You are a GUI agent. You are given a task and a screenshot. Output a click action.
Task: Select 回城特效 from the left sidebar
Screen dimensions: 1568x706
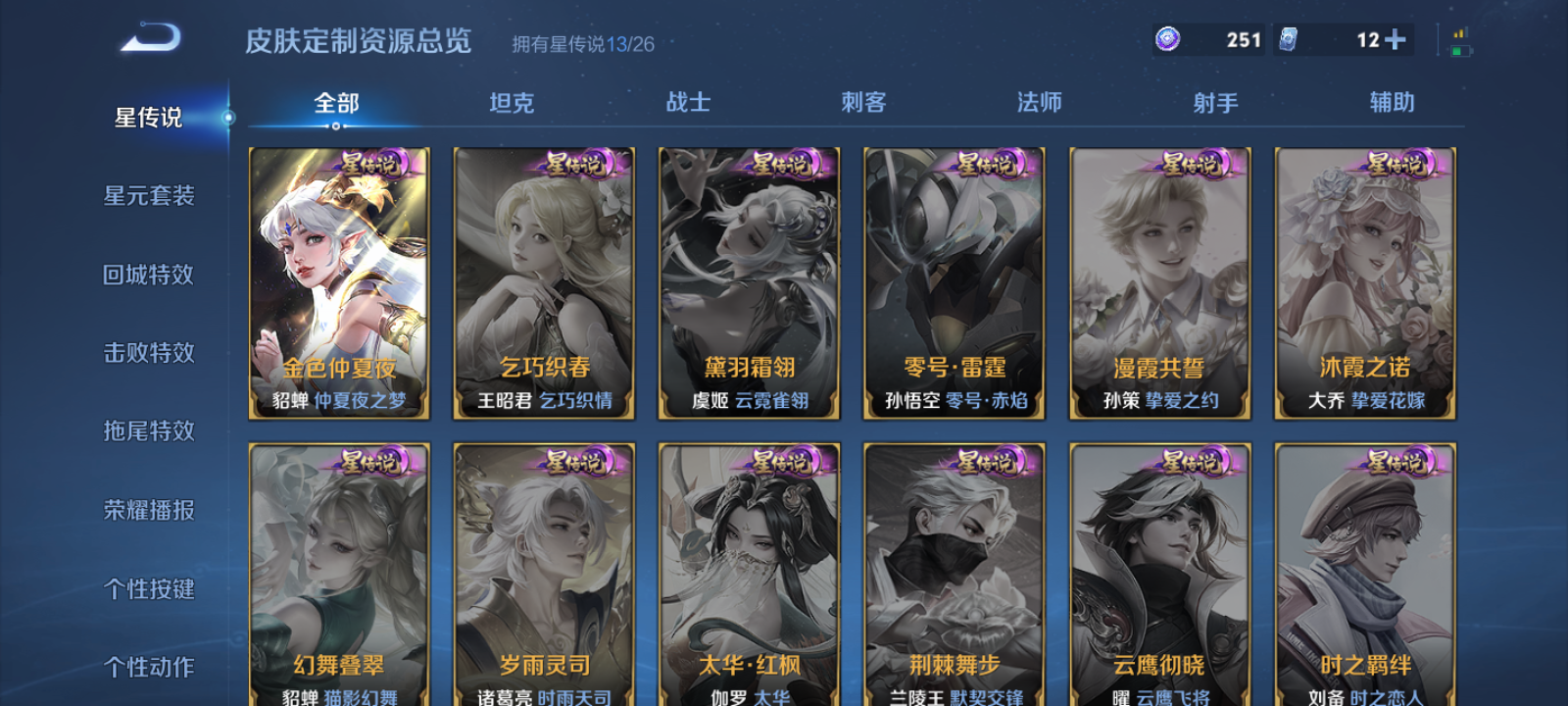pyautogui.click(x=149, y=275)
